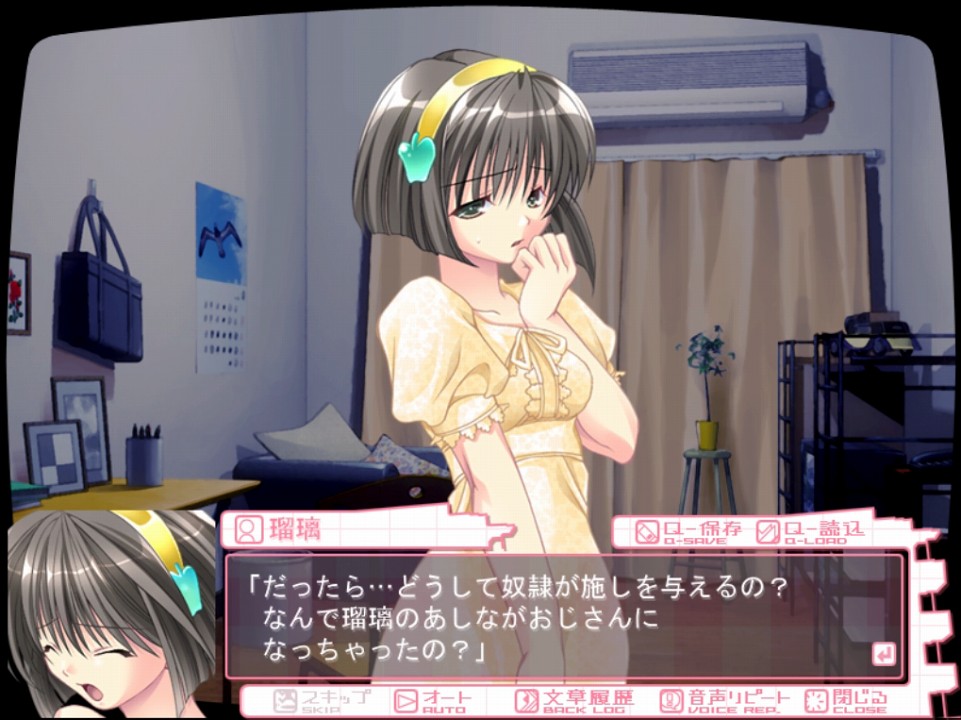The height and width of the screenshot is (720, 961).
Task: Replay the line with VOICE REP.
Action: click(724, 700)
